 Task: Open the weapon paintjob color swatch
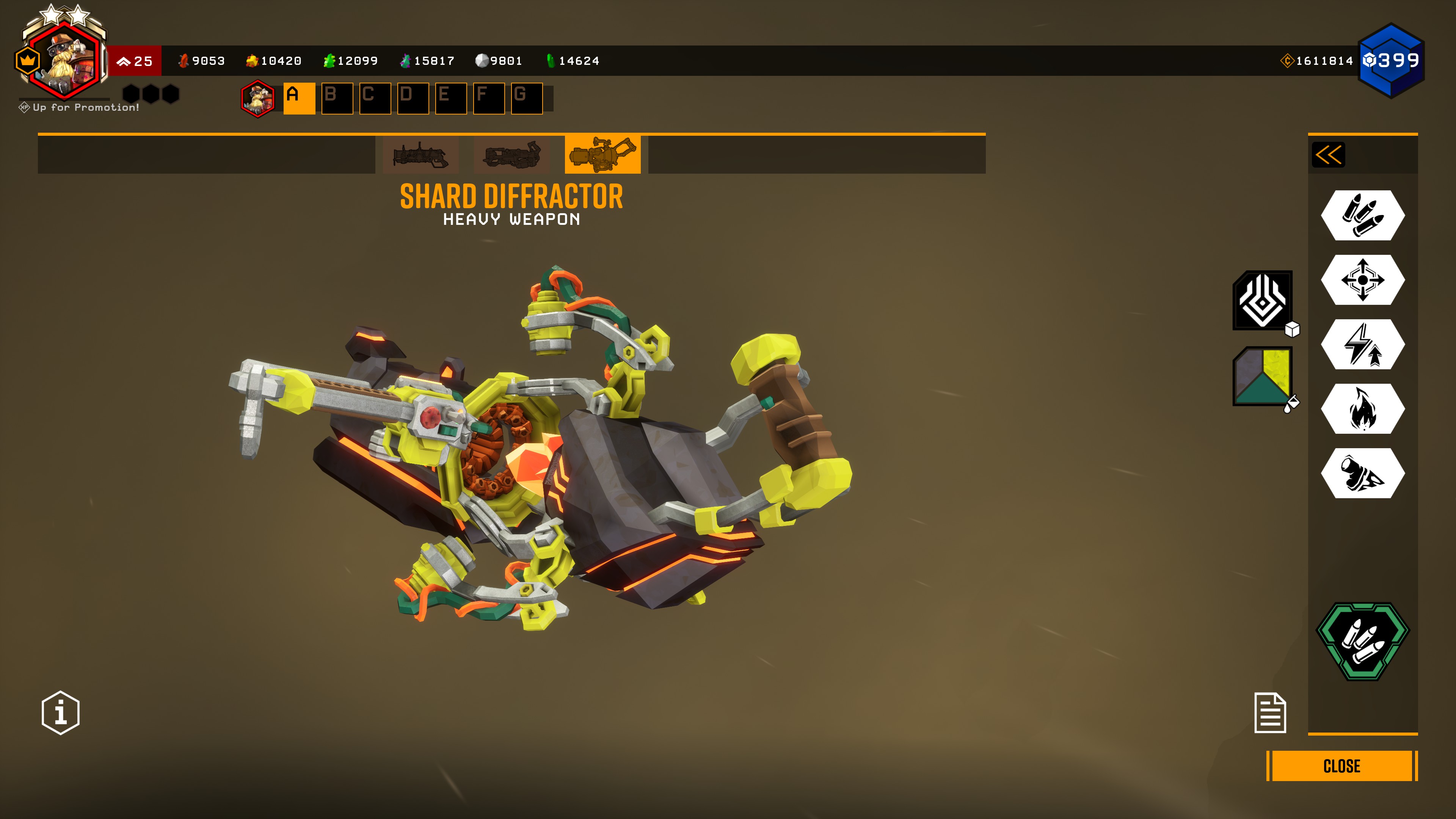[1263, 377]
